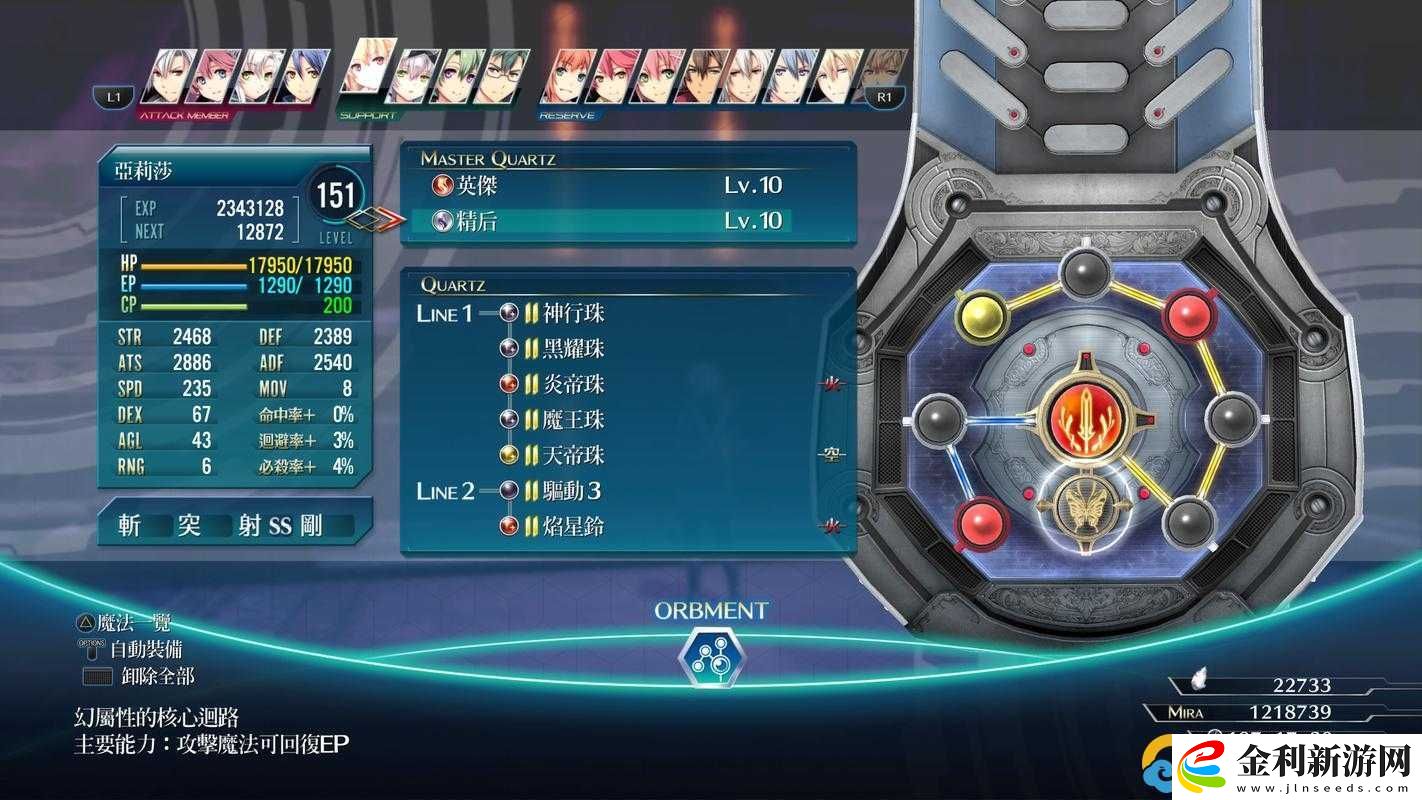This screenshot has height=800, width=1422.
Task: Open 魔法一覽 magic list
Action: pos(135,620)
